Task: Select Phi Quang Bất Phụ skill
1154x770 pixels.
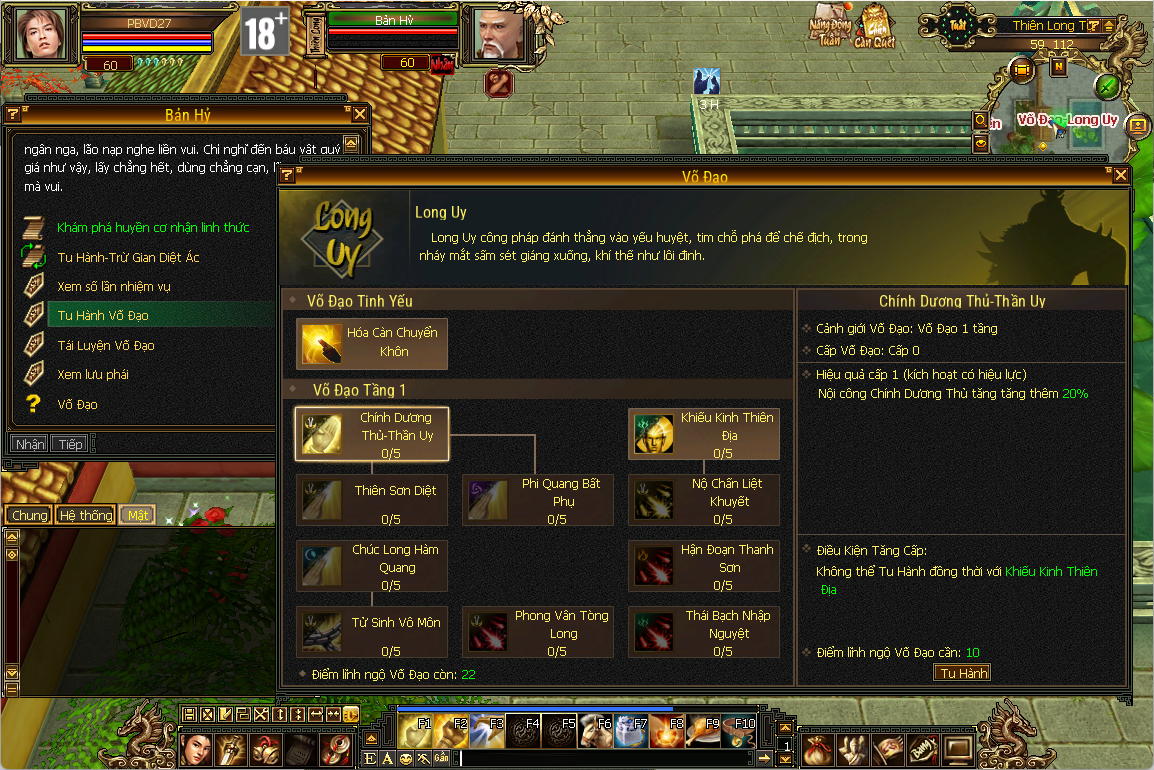Action: coord(538,499)
